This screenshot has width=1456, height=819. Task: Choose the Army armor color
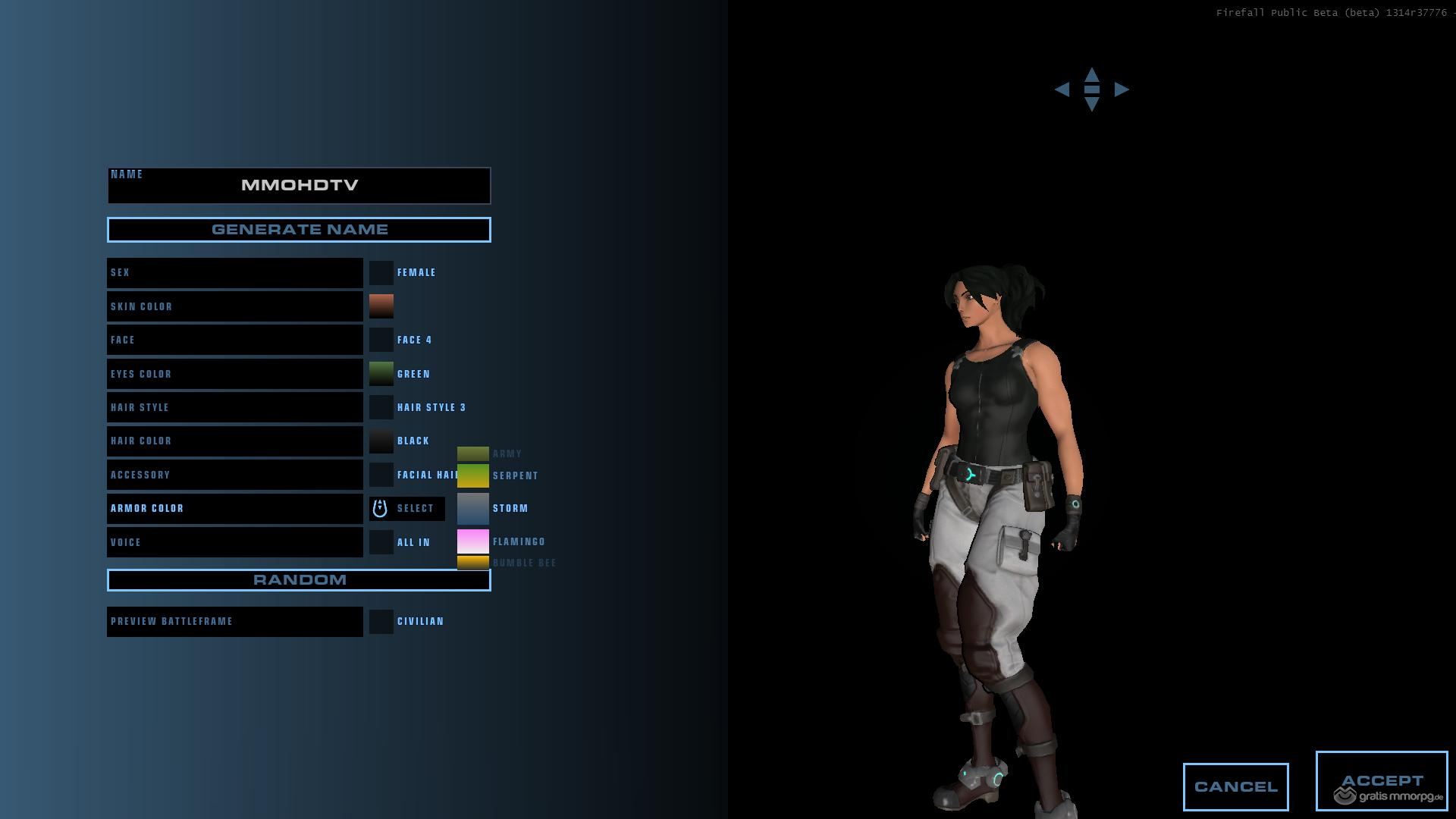472,453
